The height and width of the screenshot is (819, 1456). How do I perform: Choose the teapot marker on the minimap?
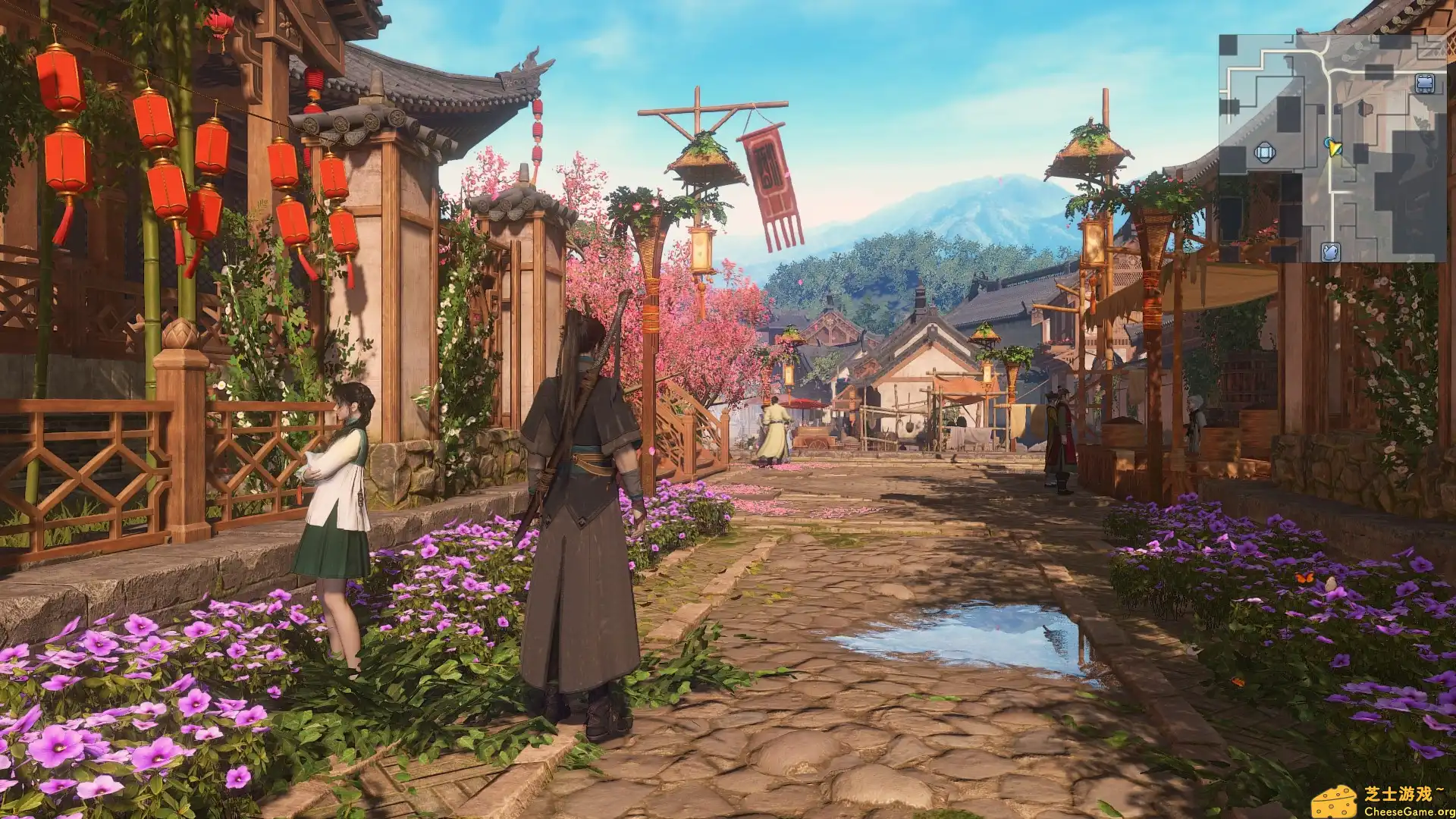(x=1330, y=252)
